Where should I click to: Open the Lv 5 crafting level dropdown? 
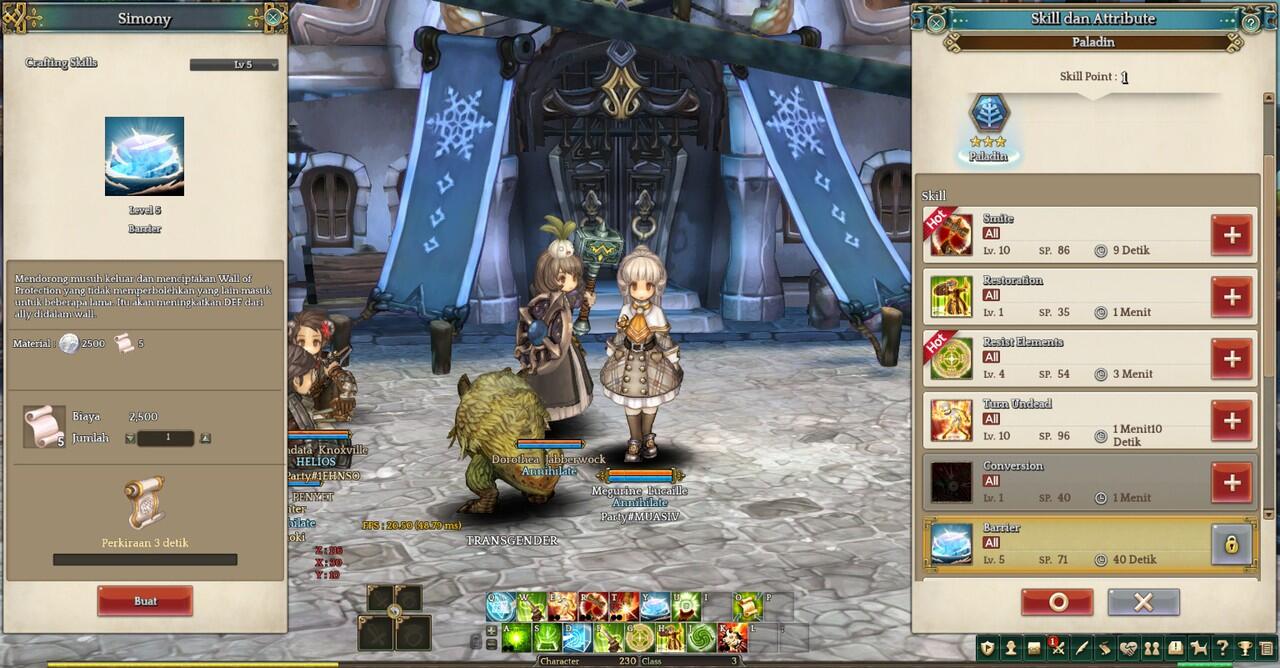[x=234, y=65]
